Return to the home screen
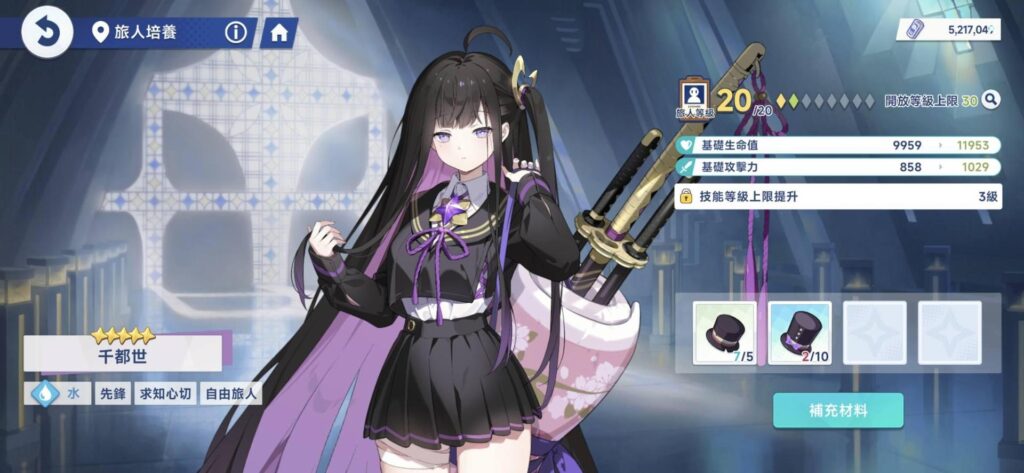1024x473 pixels. click(x=279, y=33)
